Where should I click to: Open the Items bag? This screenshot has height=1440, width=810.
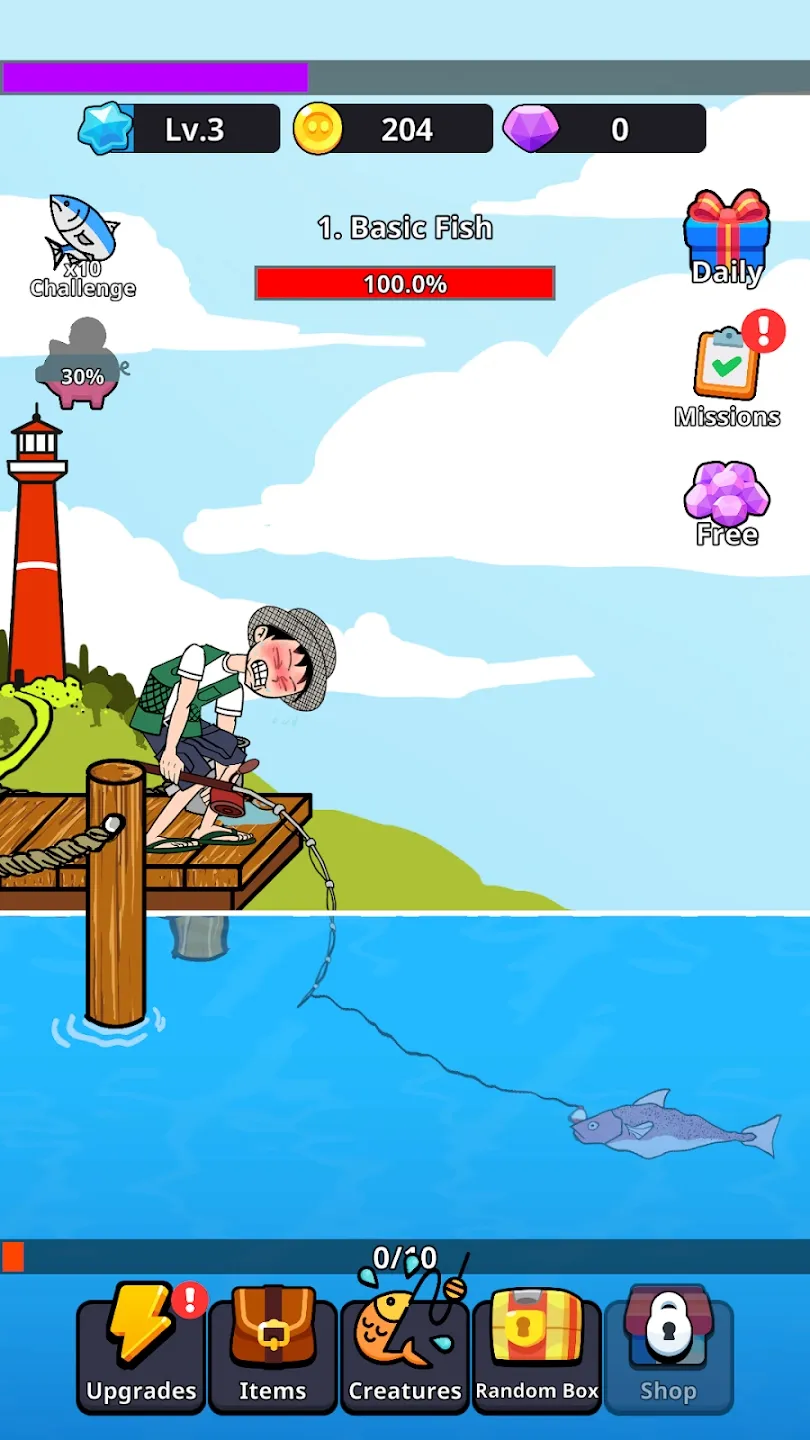pyautogui.click(x=272, y=1352)
